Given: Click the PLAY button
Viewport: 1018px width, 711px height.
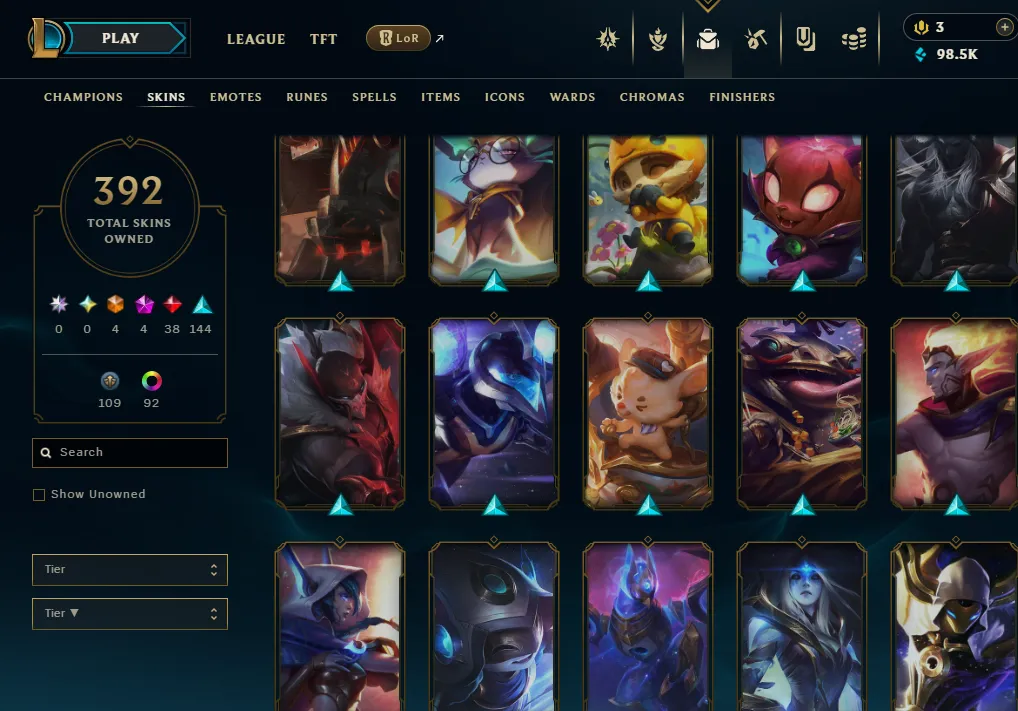Looking at the screenshot, I should coord(122,38).
